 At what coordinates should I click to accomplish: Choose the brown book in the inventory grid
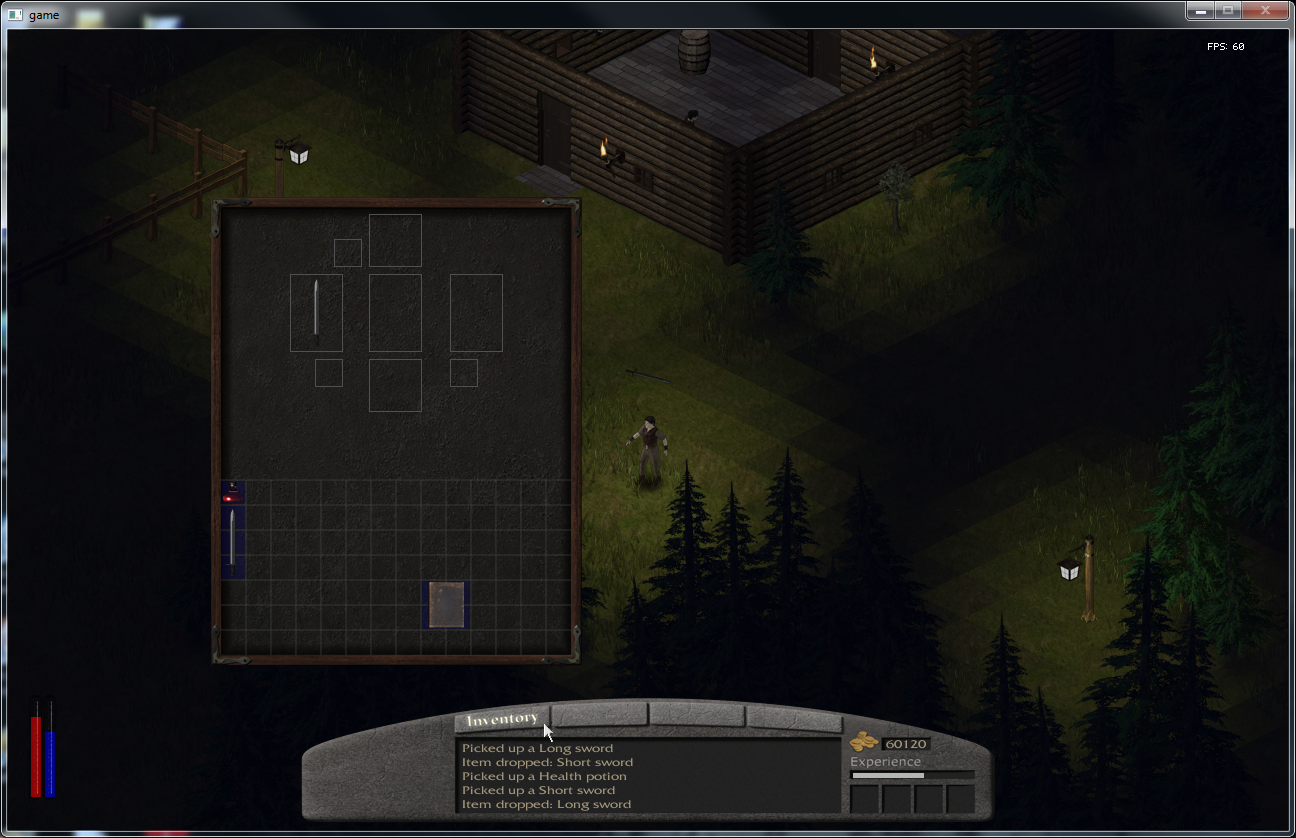point(447,605)
